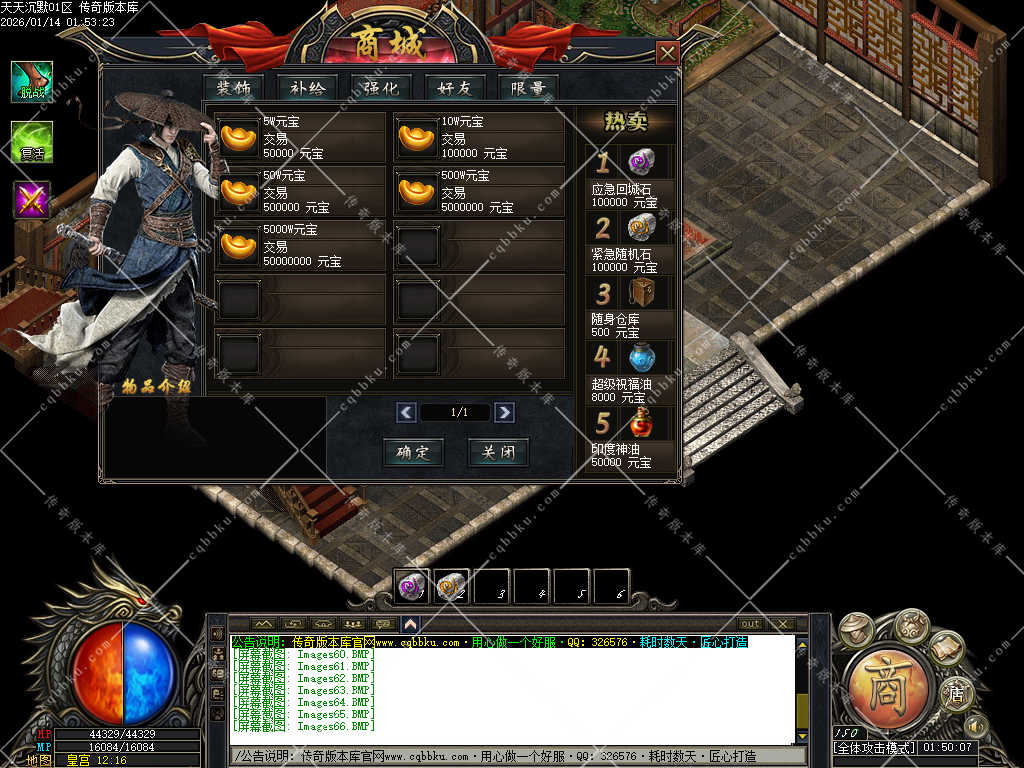
Task: Select the 强化 enhancement tab
Action: click(x=381, y=88)
